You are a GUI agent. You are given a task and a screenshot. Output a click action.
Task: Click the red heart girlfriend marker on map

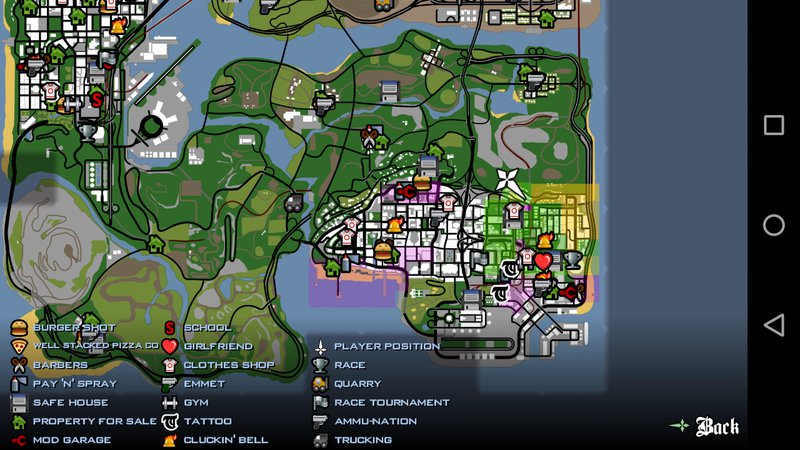click(543, 261)
